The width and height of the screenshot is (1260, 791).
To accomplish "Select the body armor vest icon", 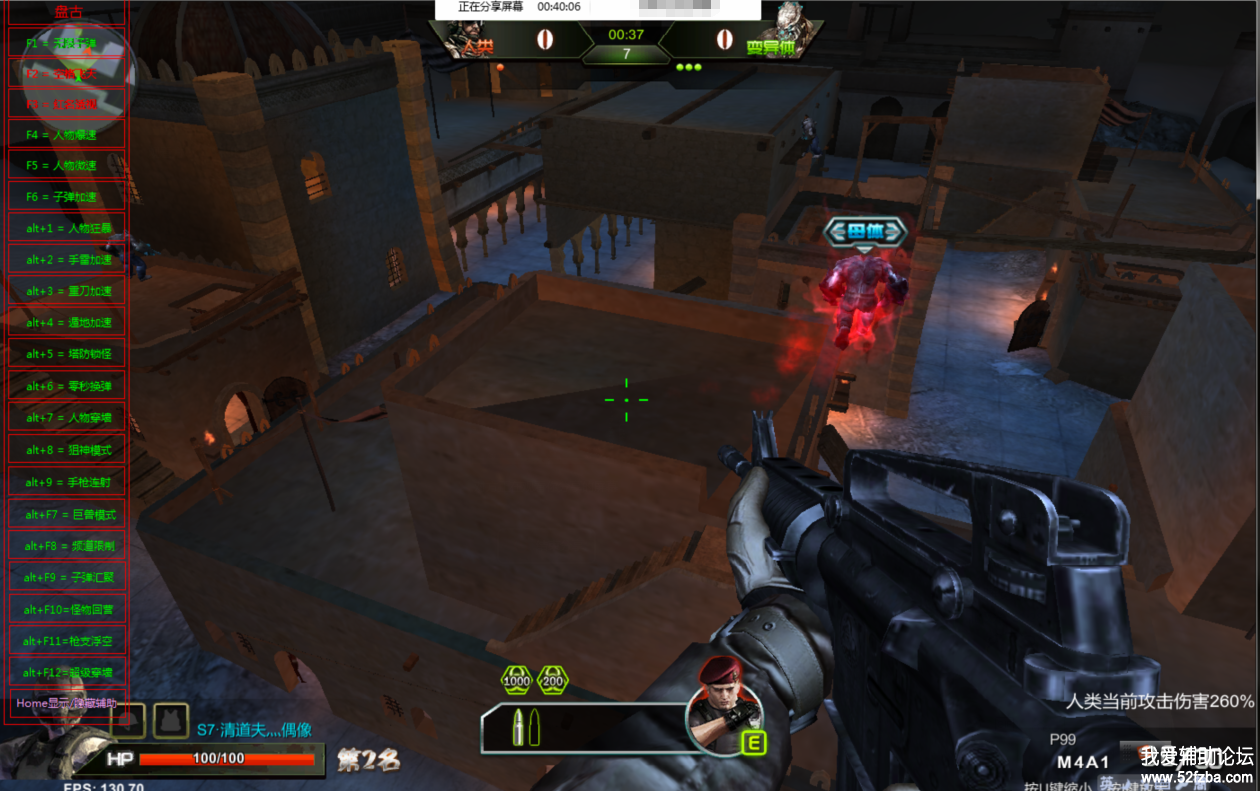I will (x=171, y=720).
